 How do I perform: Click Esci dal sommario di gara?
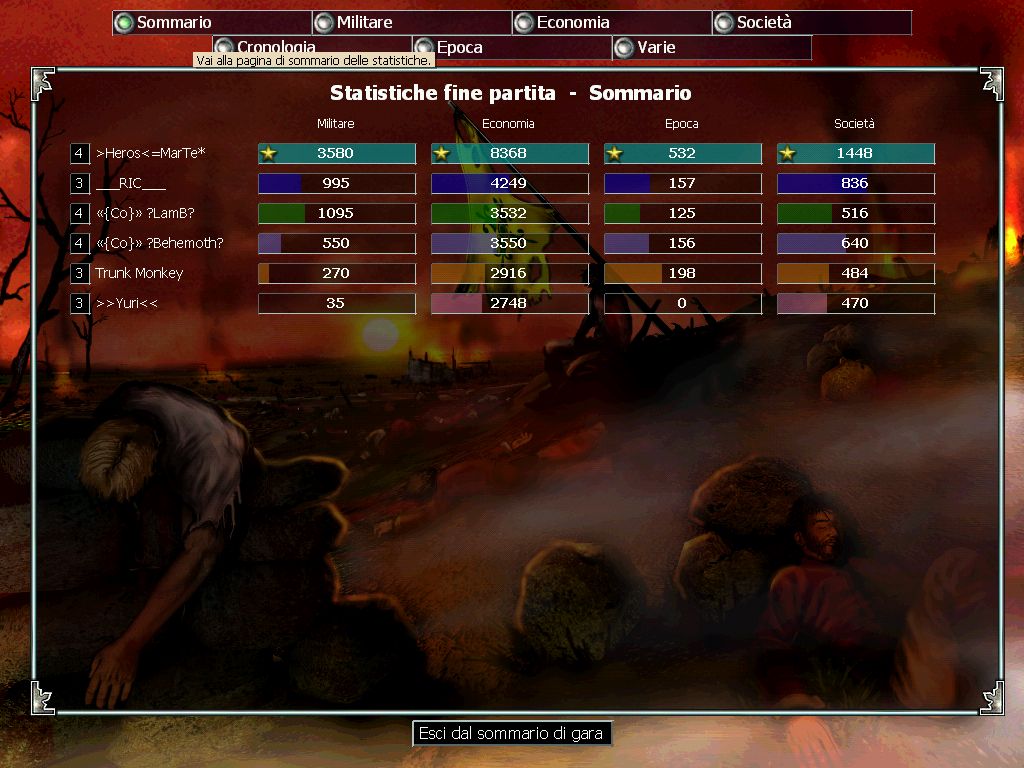(x=511, y=733)
